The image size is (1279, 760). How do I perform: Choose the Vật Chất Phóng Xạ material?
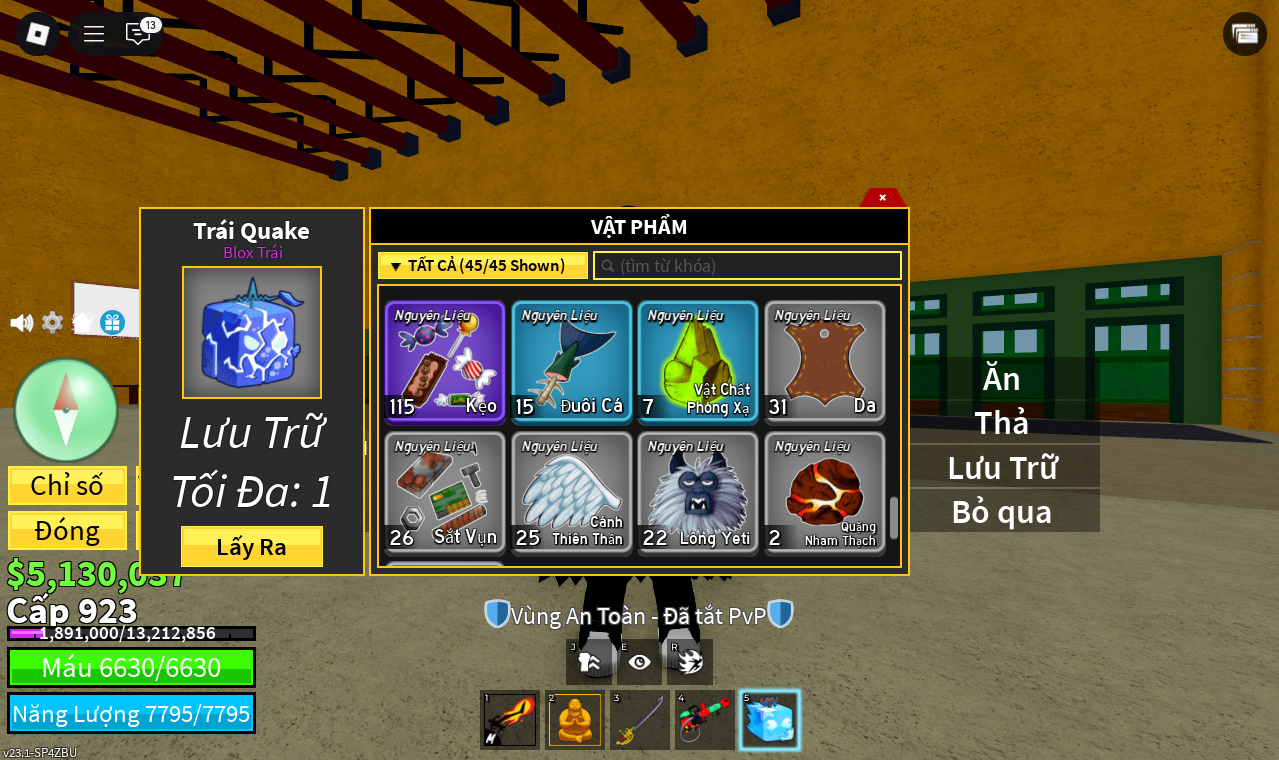pos(698,361)
